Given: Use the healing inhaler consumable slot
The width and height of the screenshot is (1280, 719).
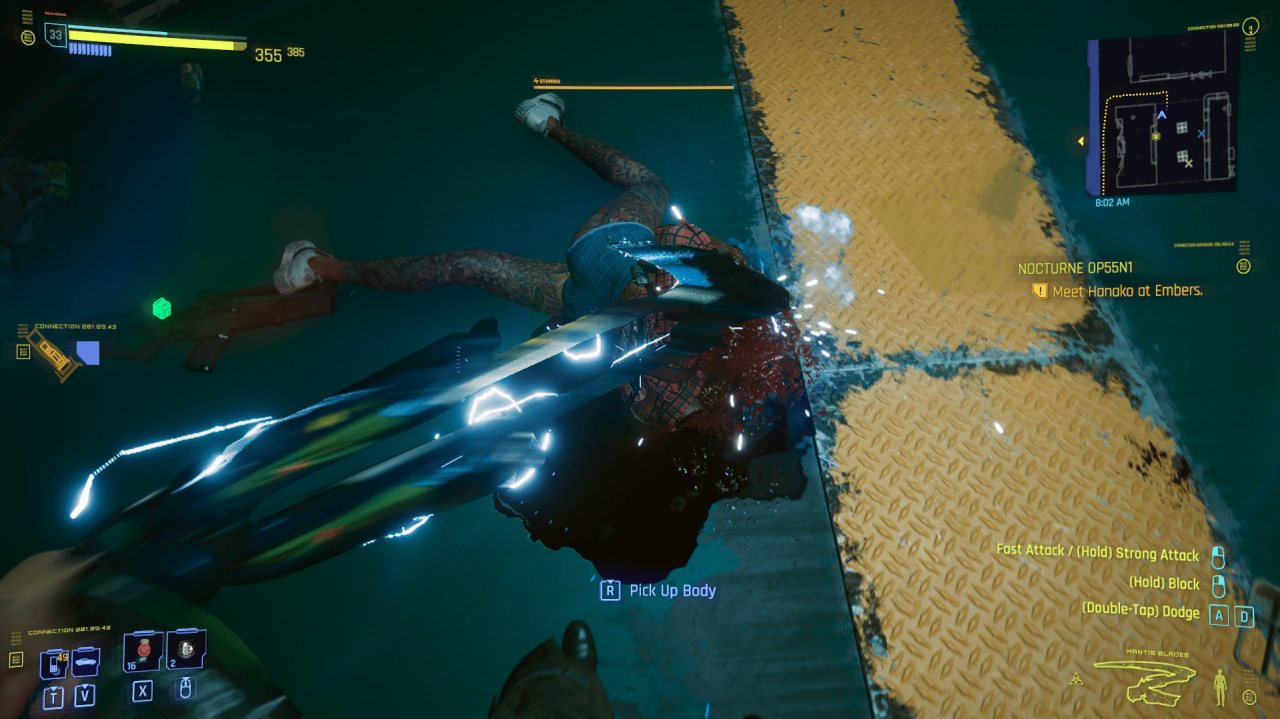Looking at the screenshot, I should tap(142, 651).
